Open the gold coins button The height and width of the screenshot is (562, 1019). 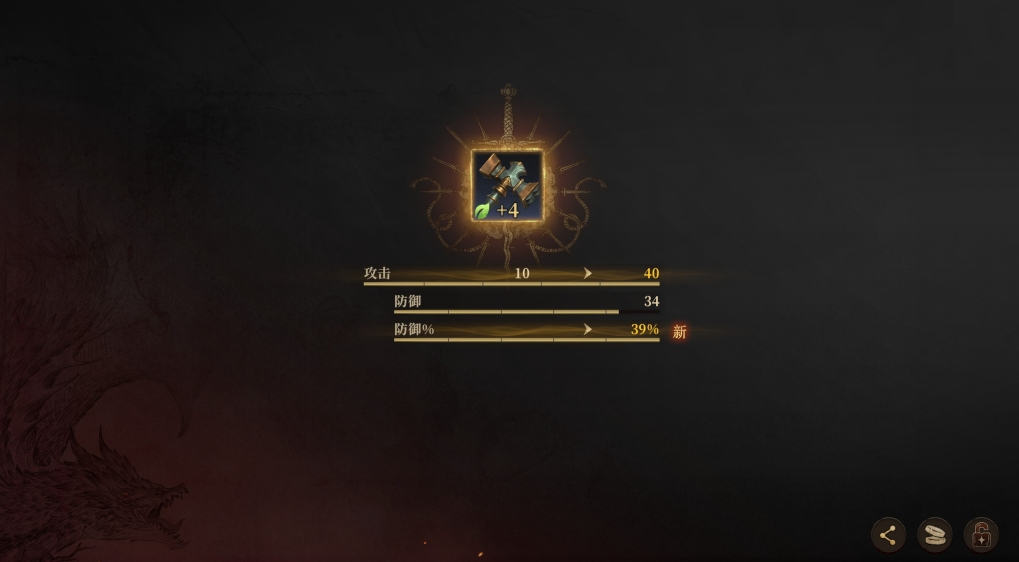(935, 535)
